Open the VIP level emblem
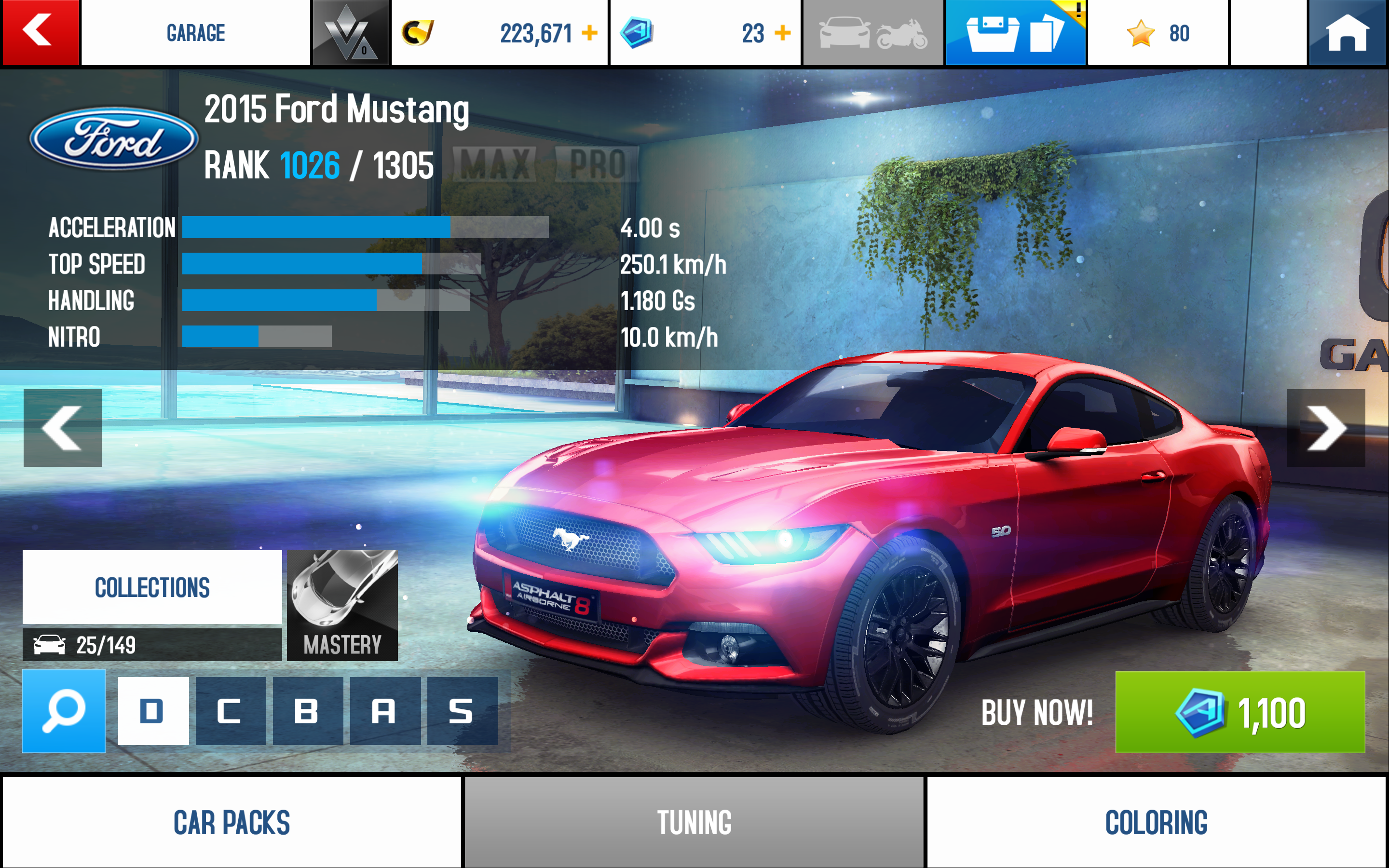 point(350,33)
